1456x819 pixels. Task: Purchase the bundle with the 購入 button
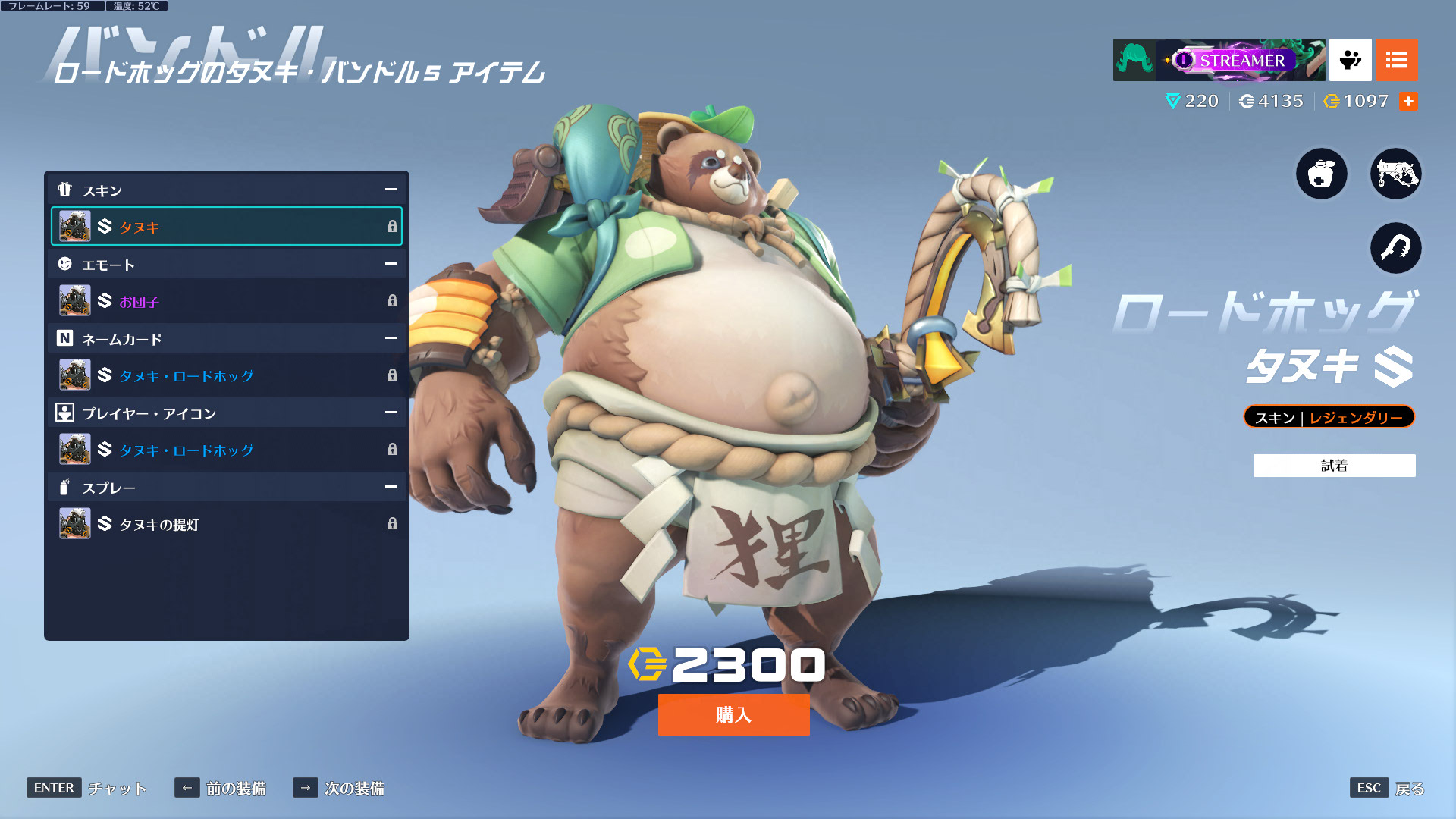click(733, 714)
